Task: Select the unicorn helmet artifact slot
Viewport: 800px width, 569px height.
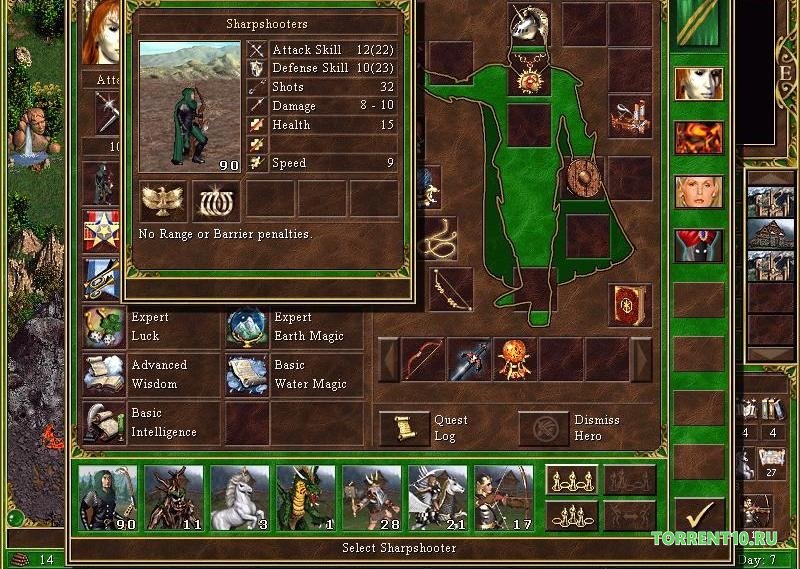Action: 529,23
